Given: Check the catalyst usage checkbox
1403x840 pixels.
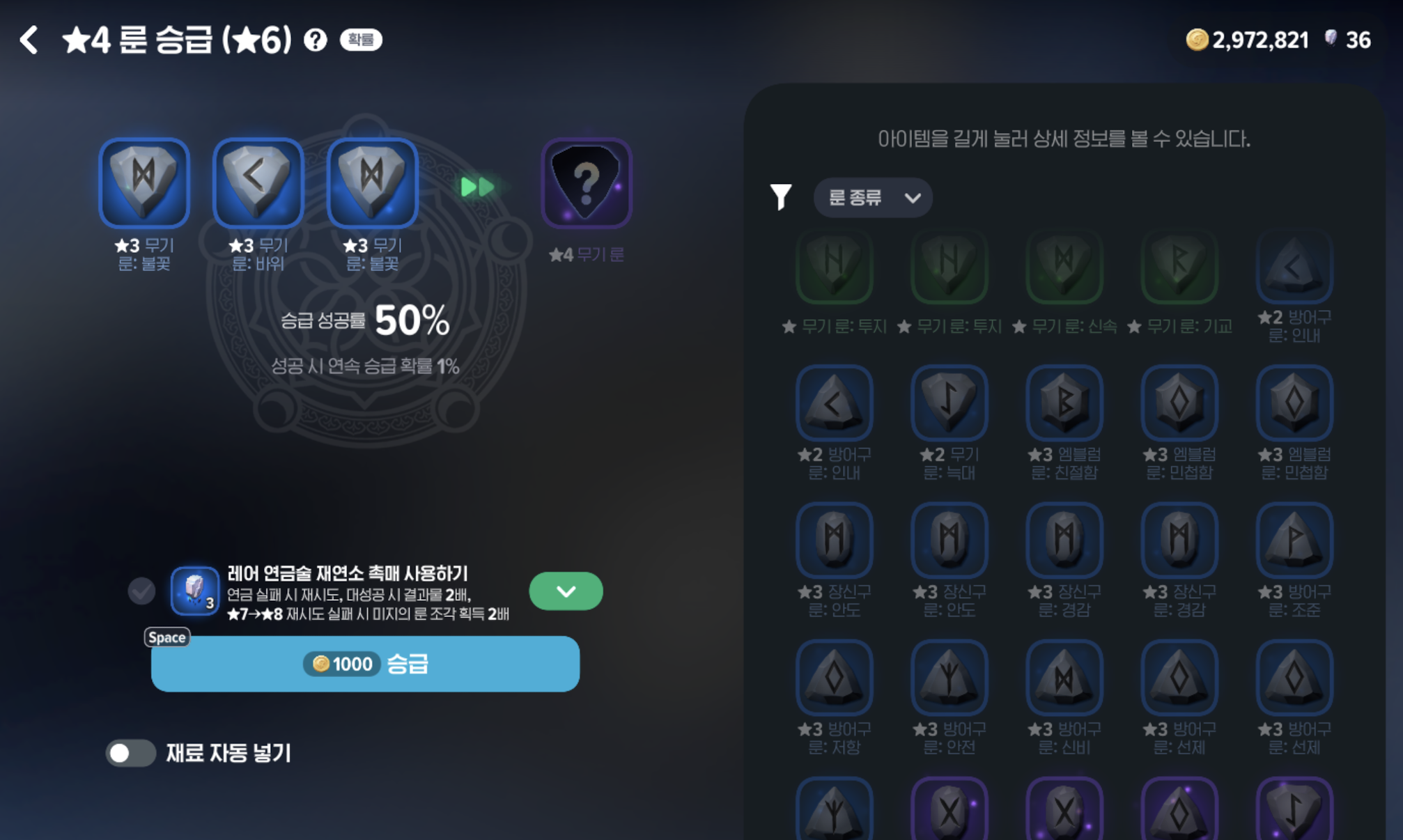Looking at the screenshot, I should point(141,591).
